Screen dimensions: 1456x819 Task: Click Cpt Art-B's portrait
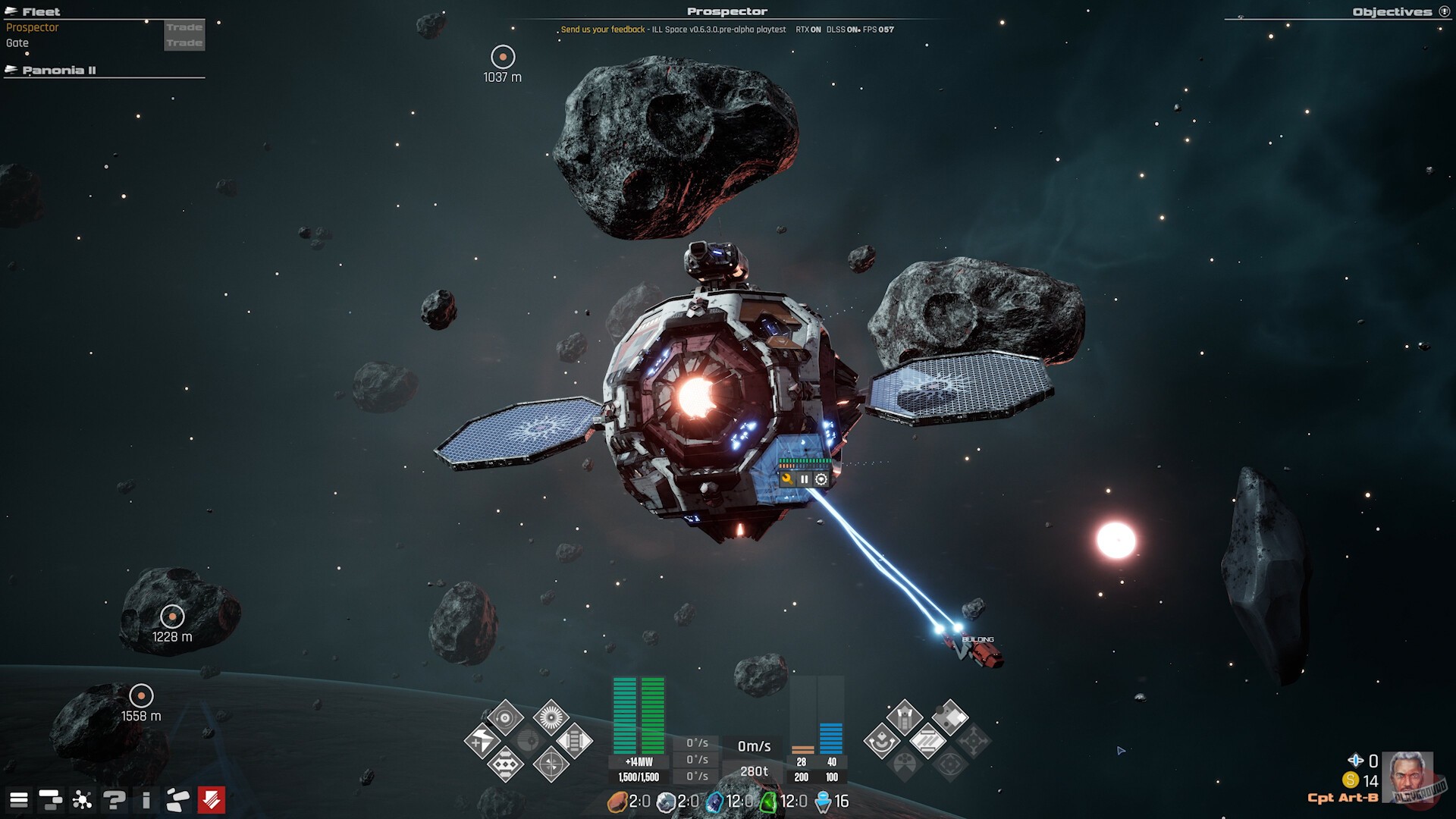(x=1407, y=776)
